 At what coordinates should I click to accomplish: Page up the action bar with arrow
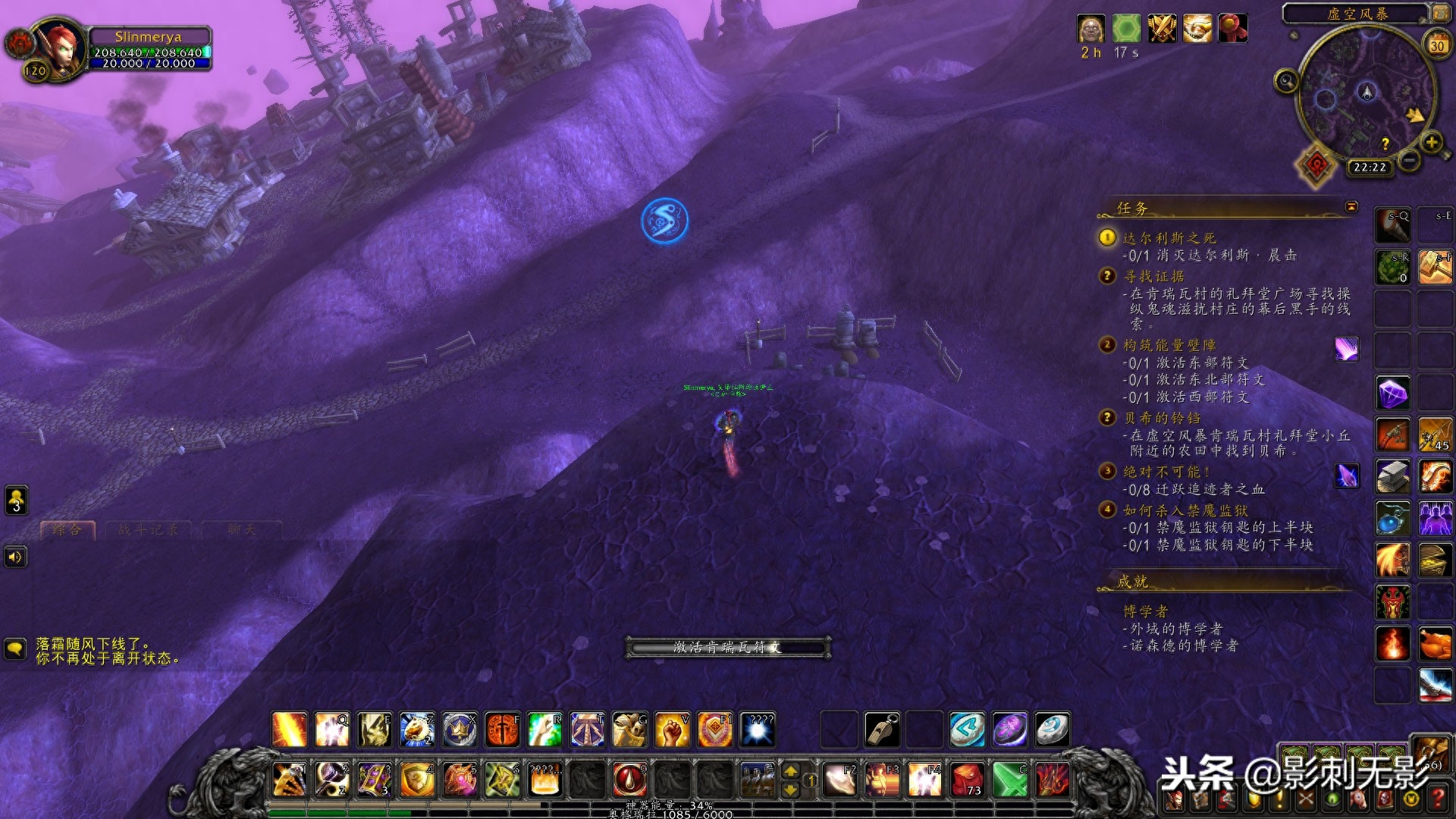coord(790,771)
